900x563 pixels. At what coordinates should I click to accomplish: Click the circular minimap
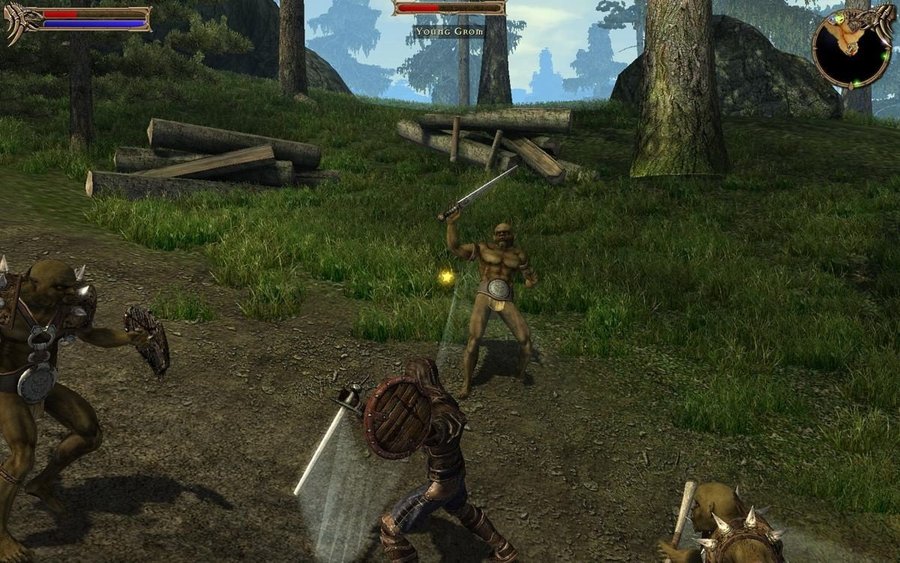click(x=851, y=47)
